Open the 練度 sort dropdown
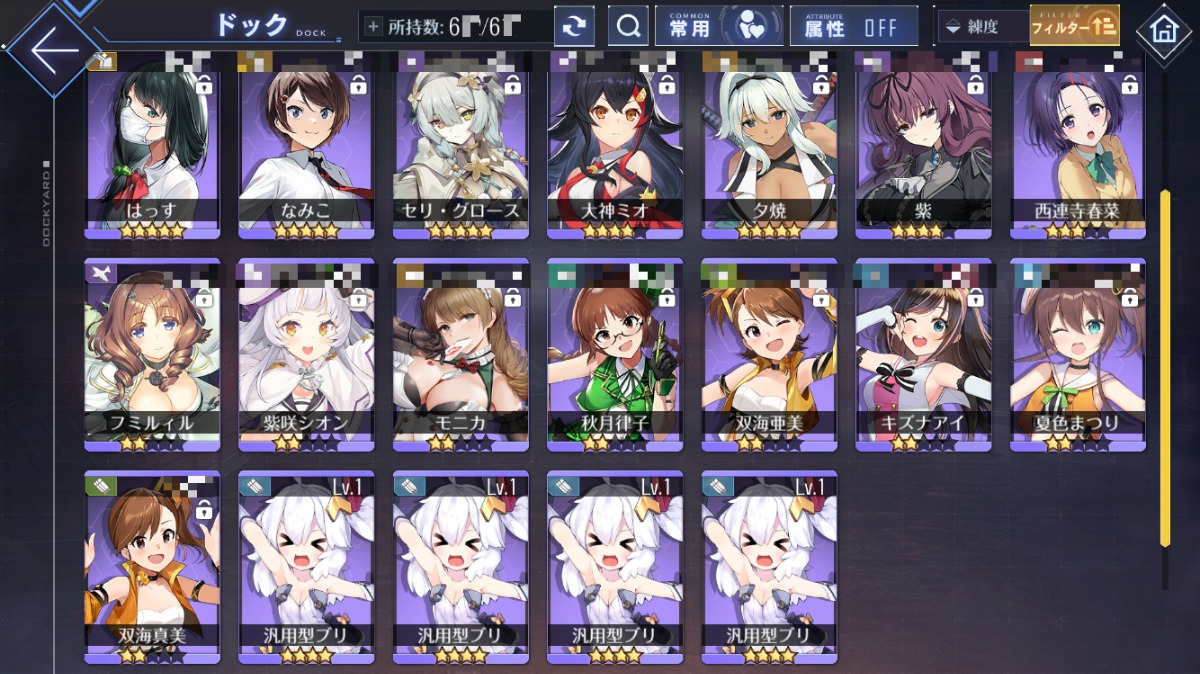This screenshot has width=1200, height=674. pos(981,27)
